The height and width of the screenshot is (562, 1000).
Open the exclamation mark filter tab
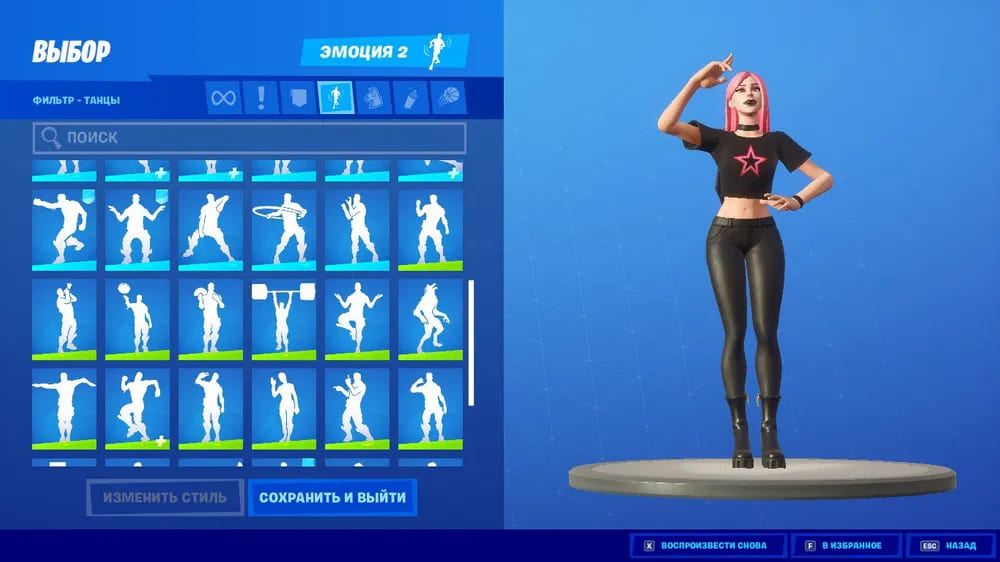point(261,98)
